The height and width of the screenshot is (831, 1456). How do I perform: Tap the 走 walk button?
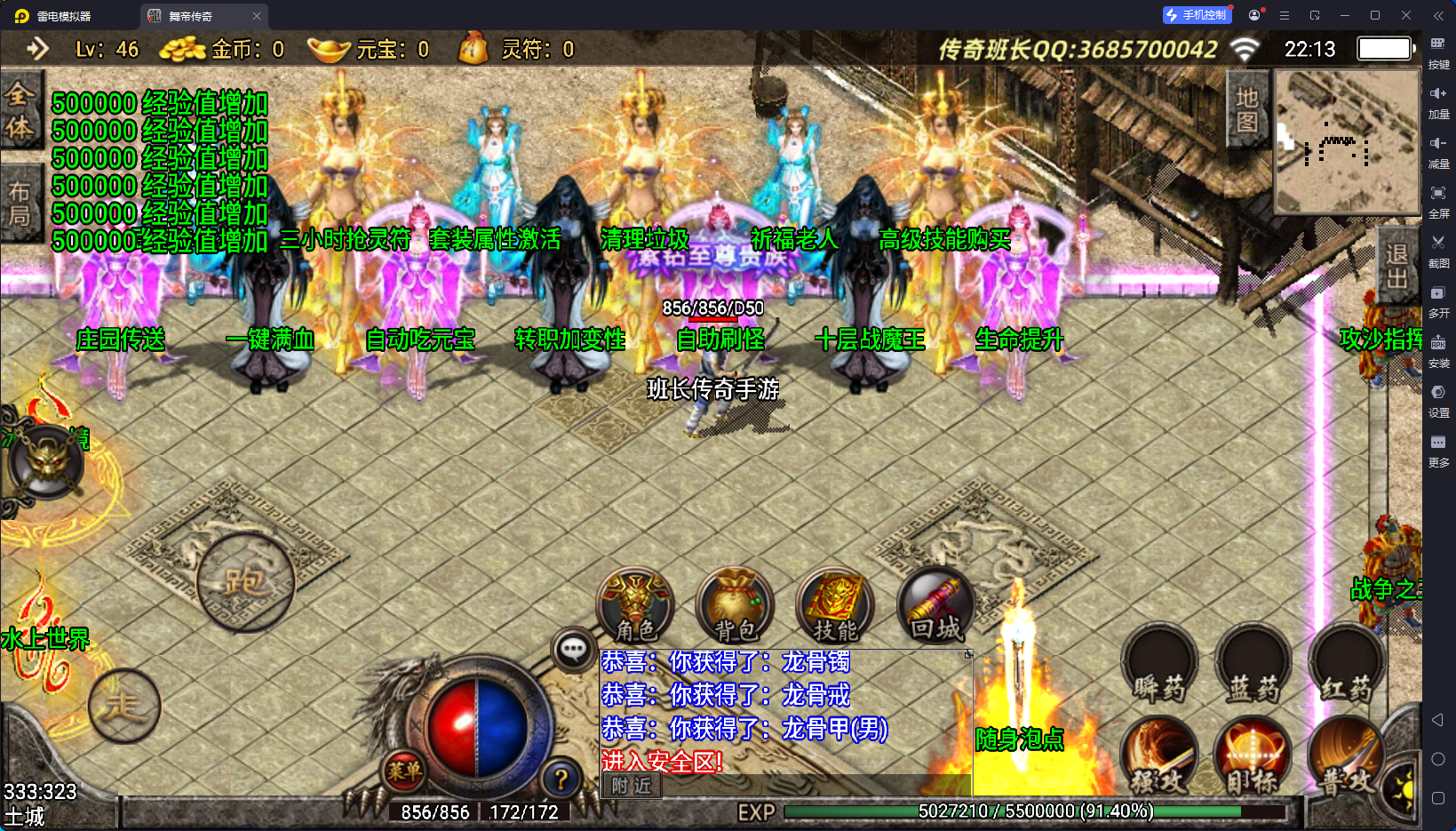tap(124, 705)
